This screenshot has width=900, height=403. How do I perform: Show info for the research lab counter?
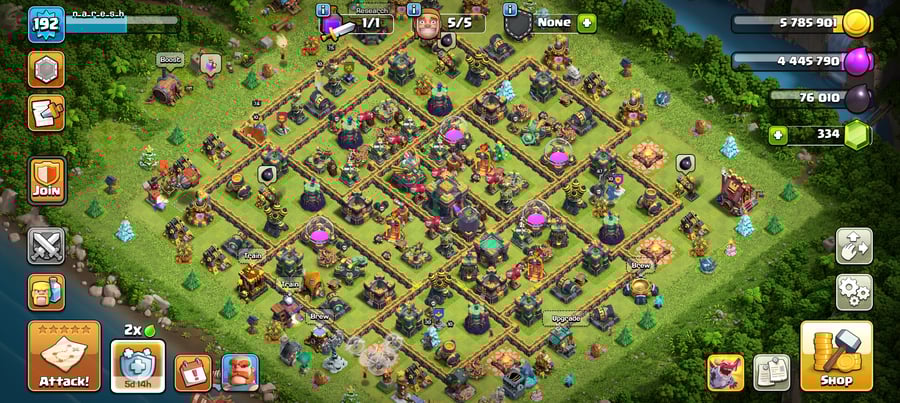coord(323,10)
